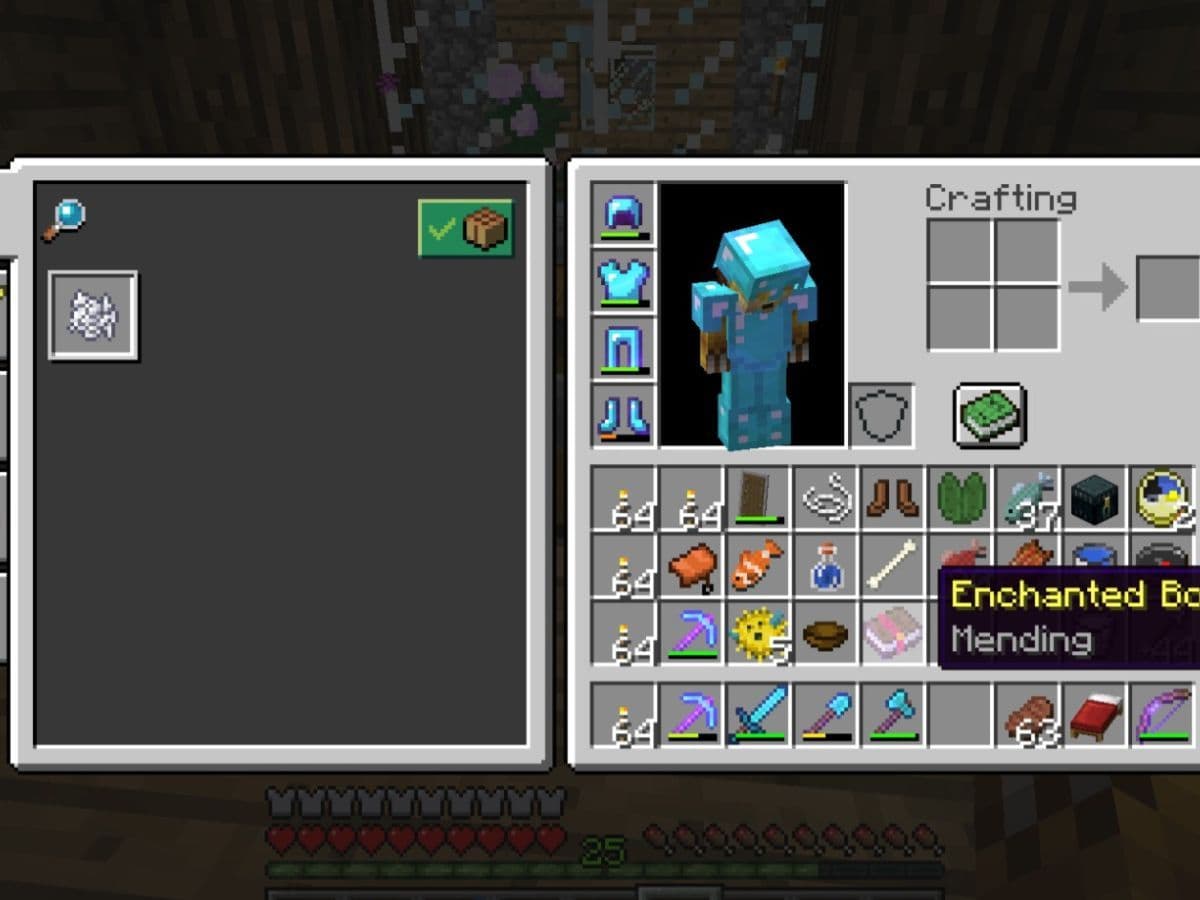Click the bone in inventory
Image resolution: width=1200 pixels, height=900 pixels.
point(893,565)
